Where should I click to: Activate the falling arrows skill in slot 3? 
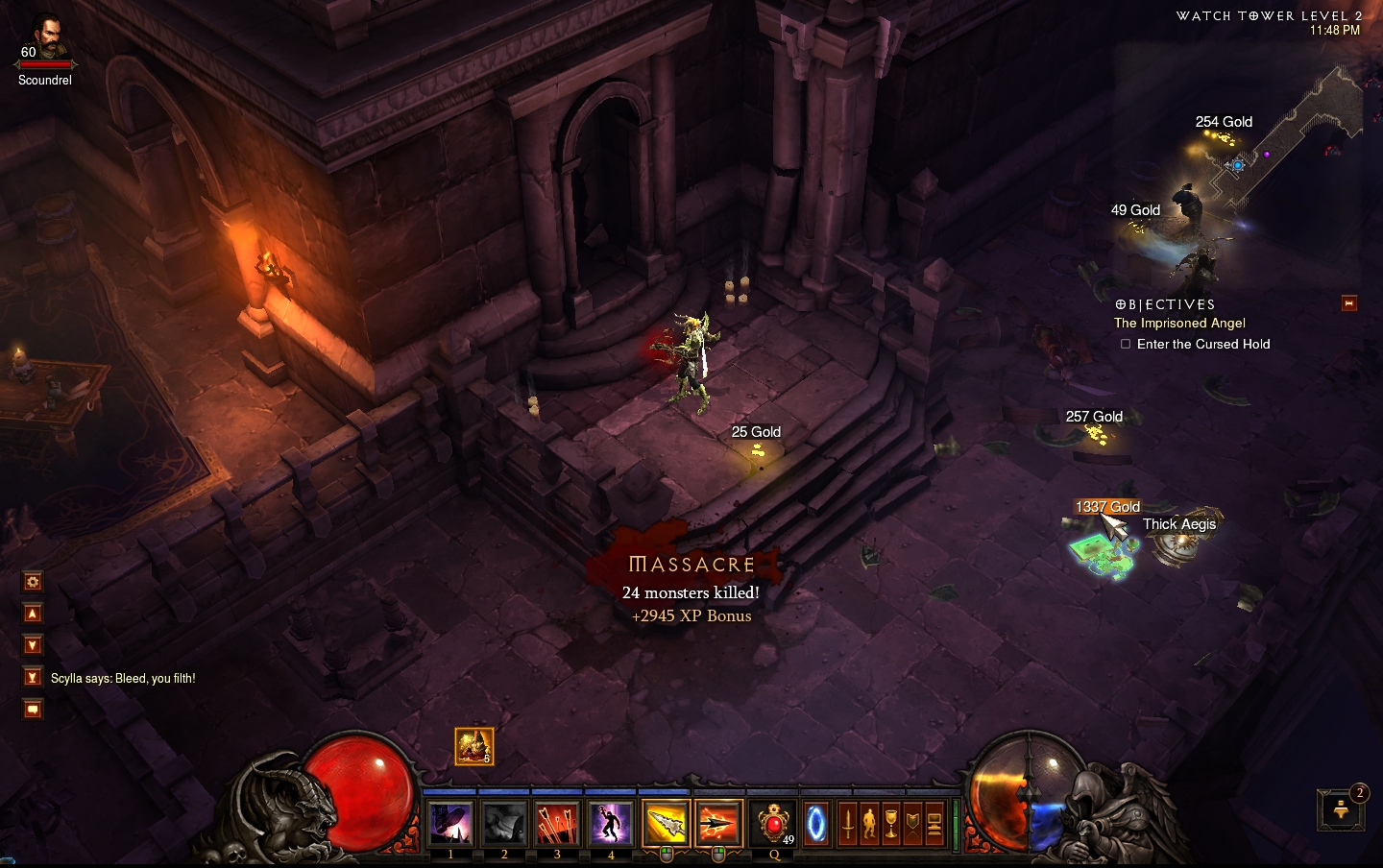[x=556, y=824]
